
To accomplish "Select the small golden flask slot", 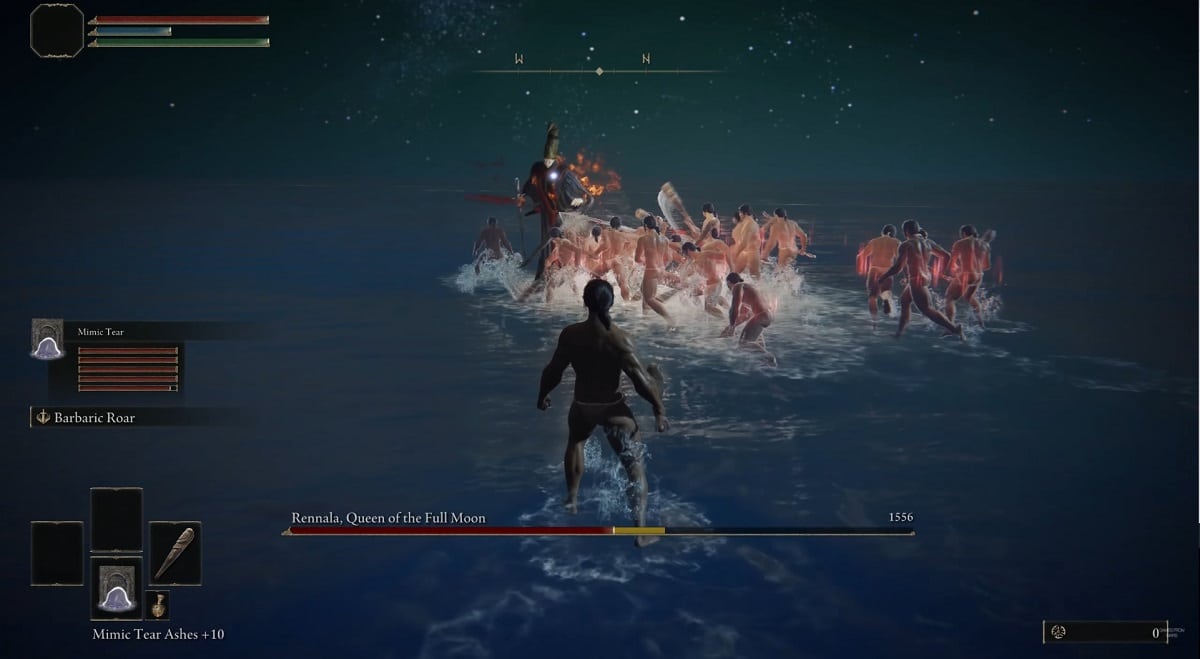I will [157, 605].
